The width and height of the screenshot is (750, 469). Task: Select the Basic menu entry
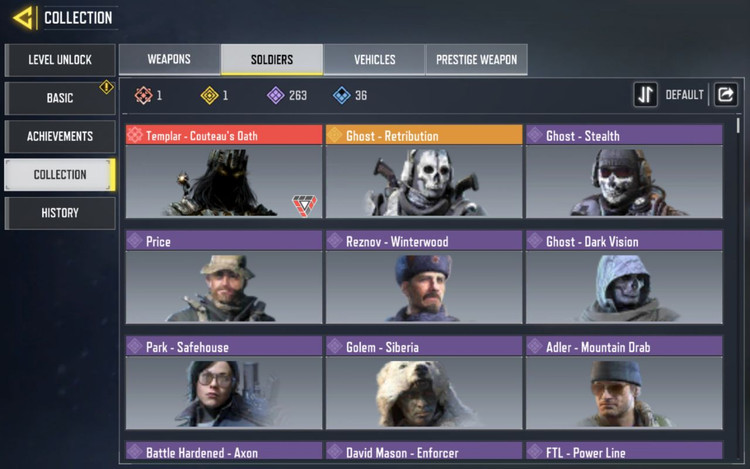coord(60,98)
